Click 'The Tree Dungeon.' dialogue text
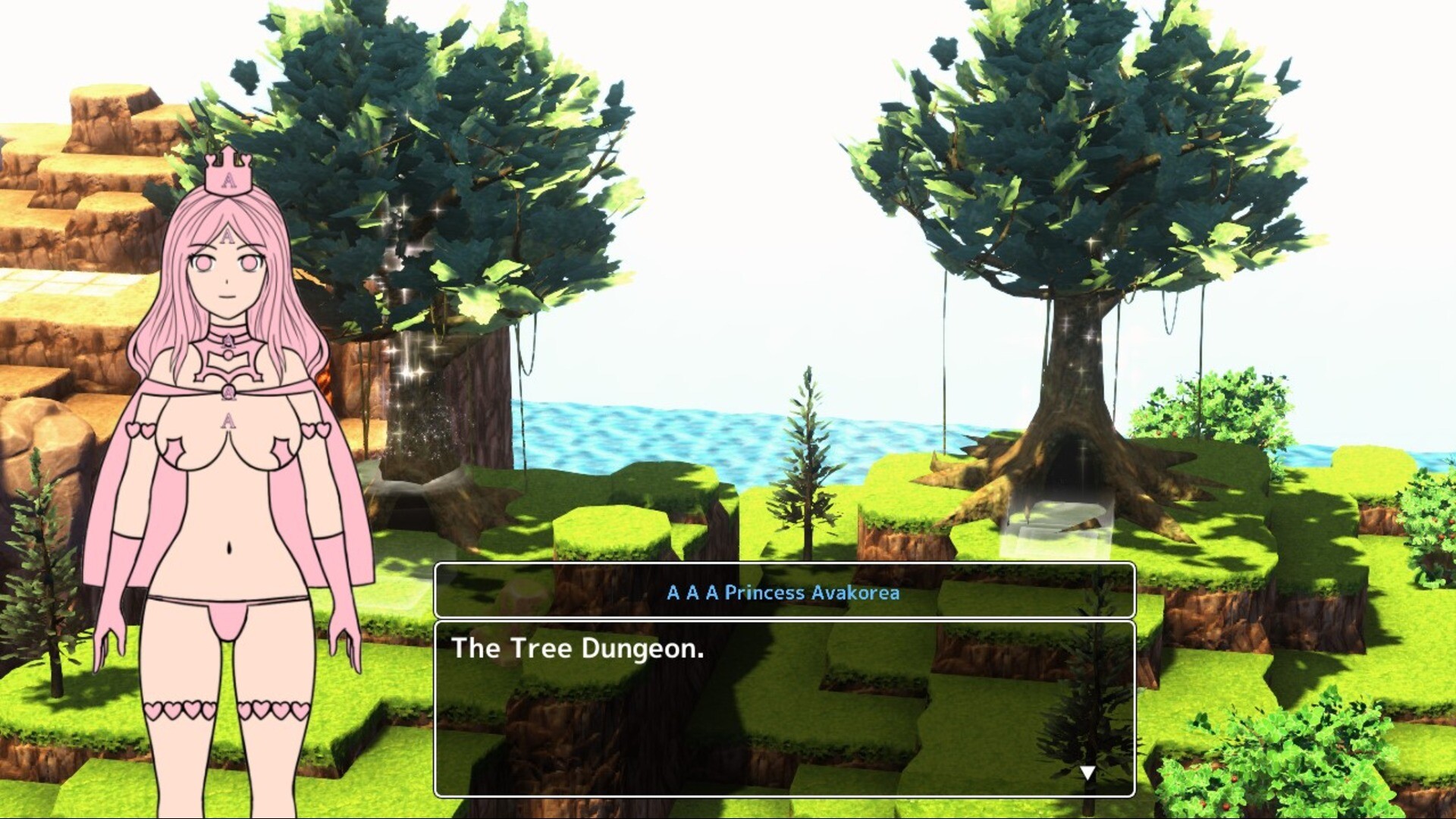 [578, 649]
